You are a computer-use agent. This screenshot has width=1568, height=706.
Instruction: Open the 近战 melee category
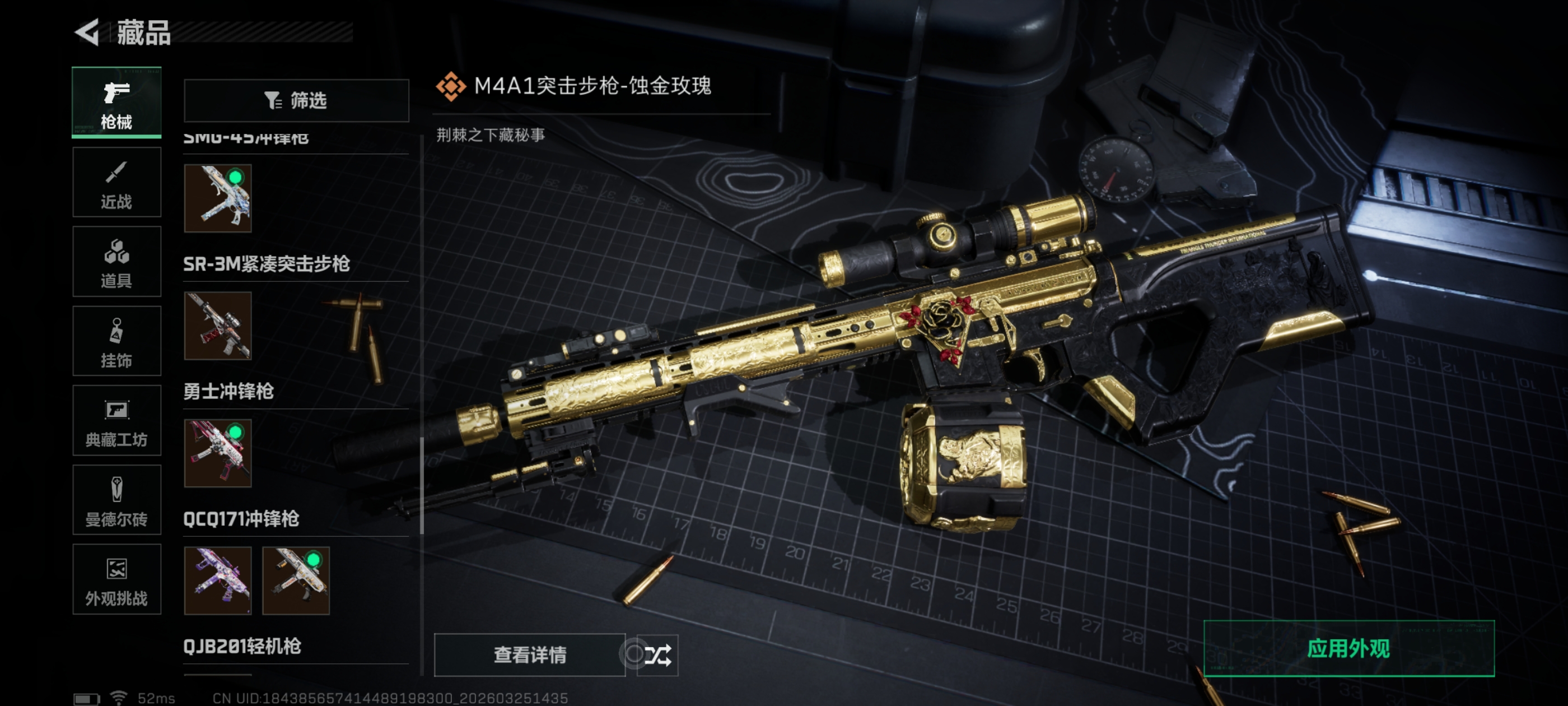coord(116,182)
